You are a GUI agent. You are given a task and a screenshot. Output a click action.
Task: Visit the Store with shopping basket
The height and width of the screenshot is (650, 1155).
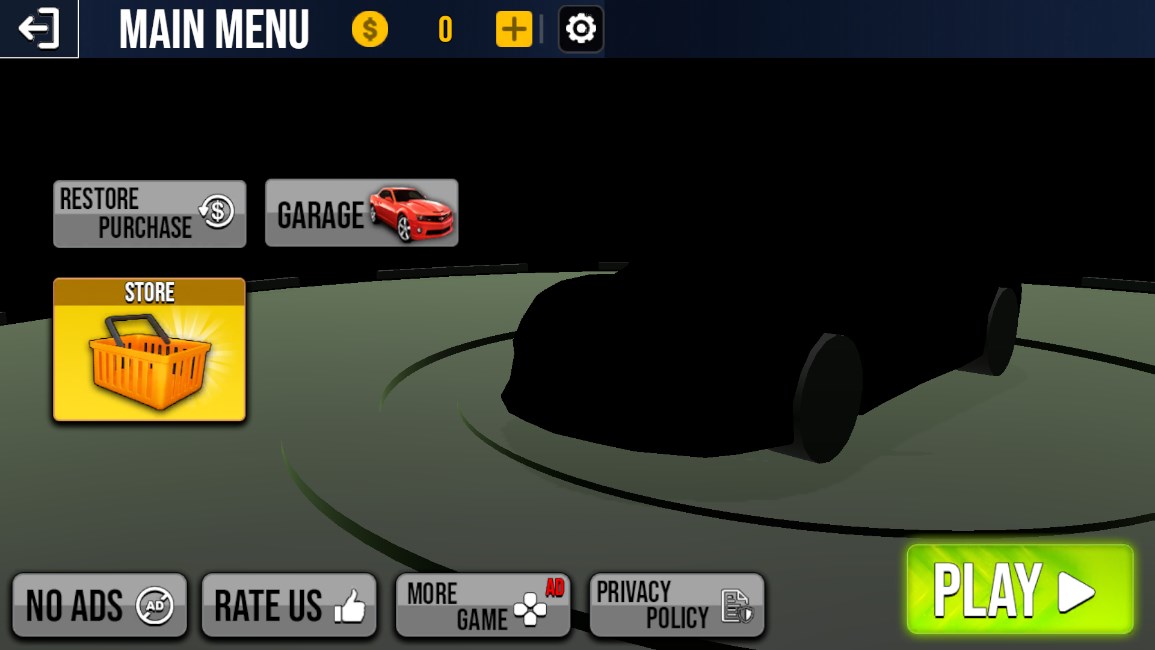(x=149, y=349)
